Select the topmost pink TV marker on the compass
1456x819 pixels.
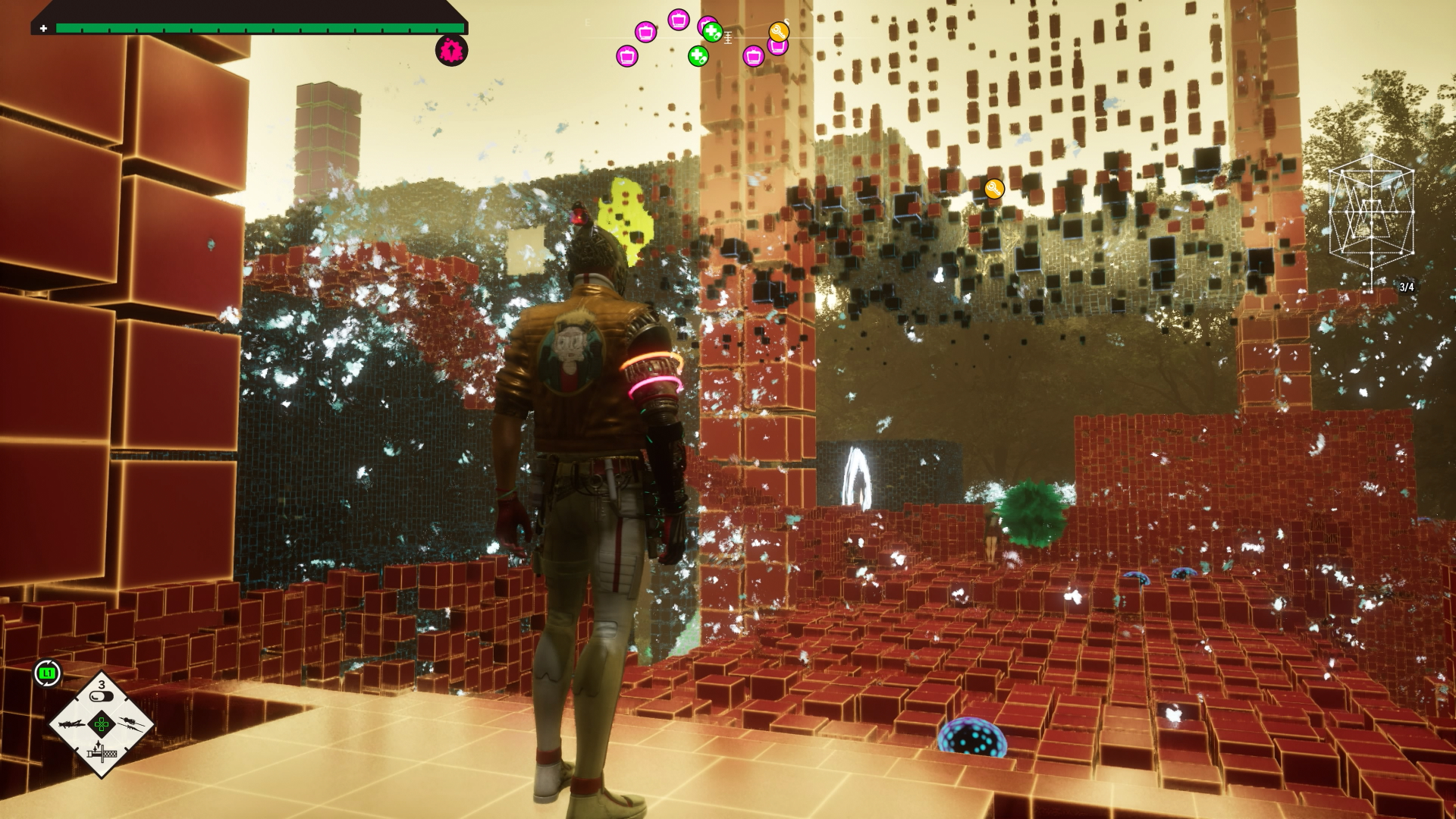tap(679, 19)
